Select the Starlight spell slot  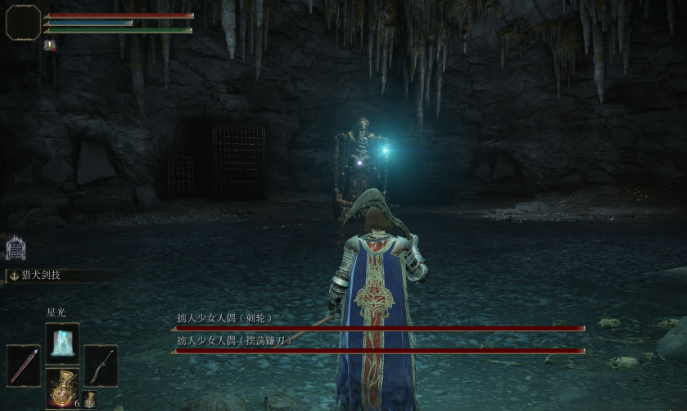pos(62,344)
